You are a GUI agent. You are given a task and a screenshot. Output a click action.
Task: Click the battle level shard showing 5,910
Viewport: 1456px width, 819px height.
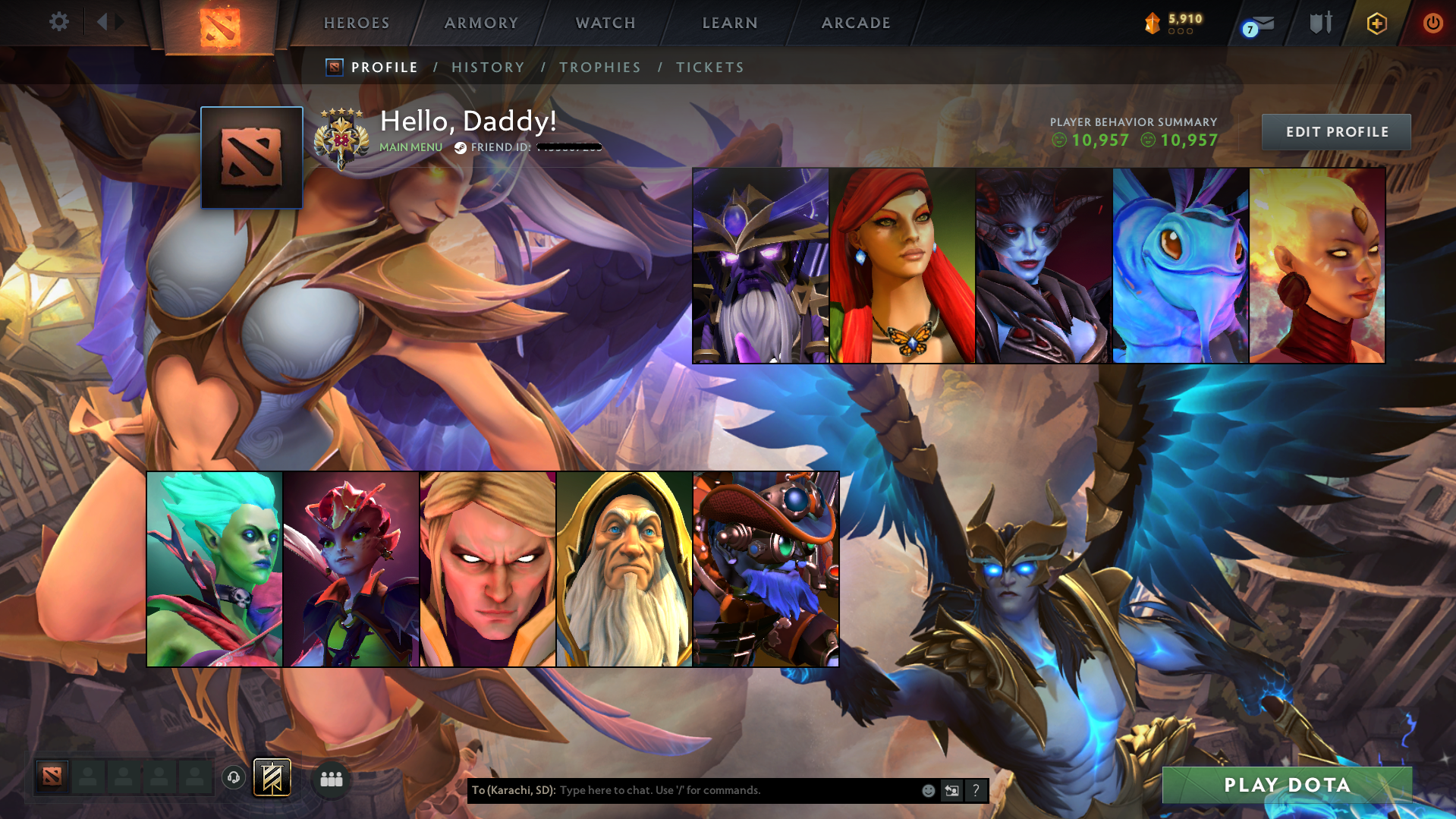[x=1172, y=22]
